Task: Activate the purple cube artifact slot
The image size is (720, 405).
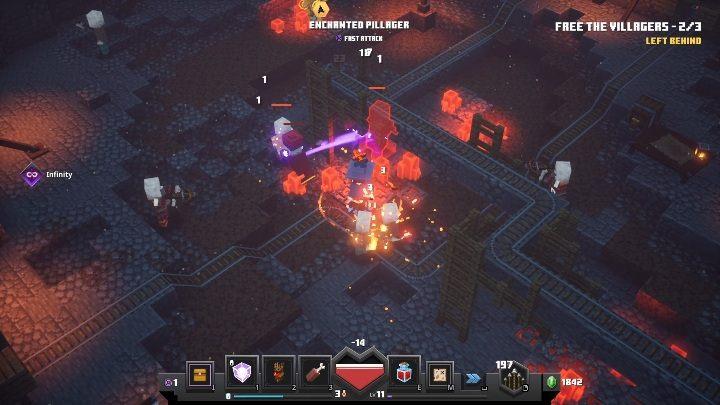Action: pos(243,373)
